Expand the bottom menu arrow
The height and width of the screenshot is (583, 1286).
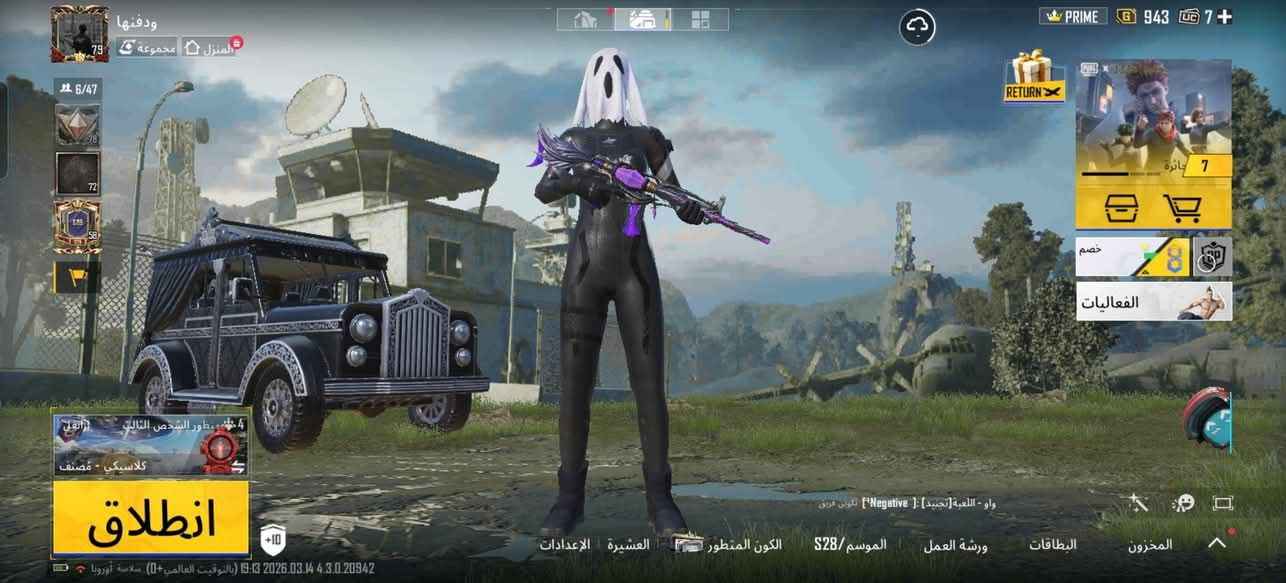1217,543
